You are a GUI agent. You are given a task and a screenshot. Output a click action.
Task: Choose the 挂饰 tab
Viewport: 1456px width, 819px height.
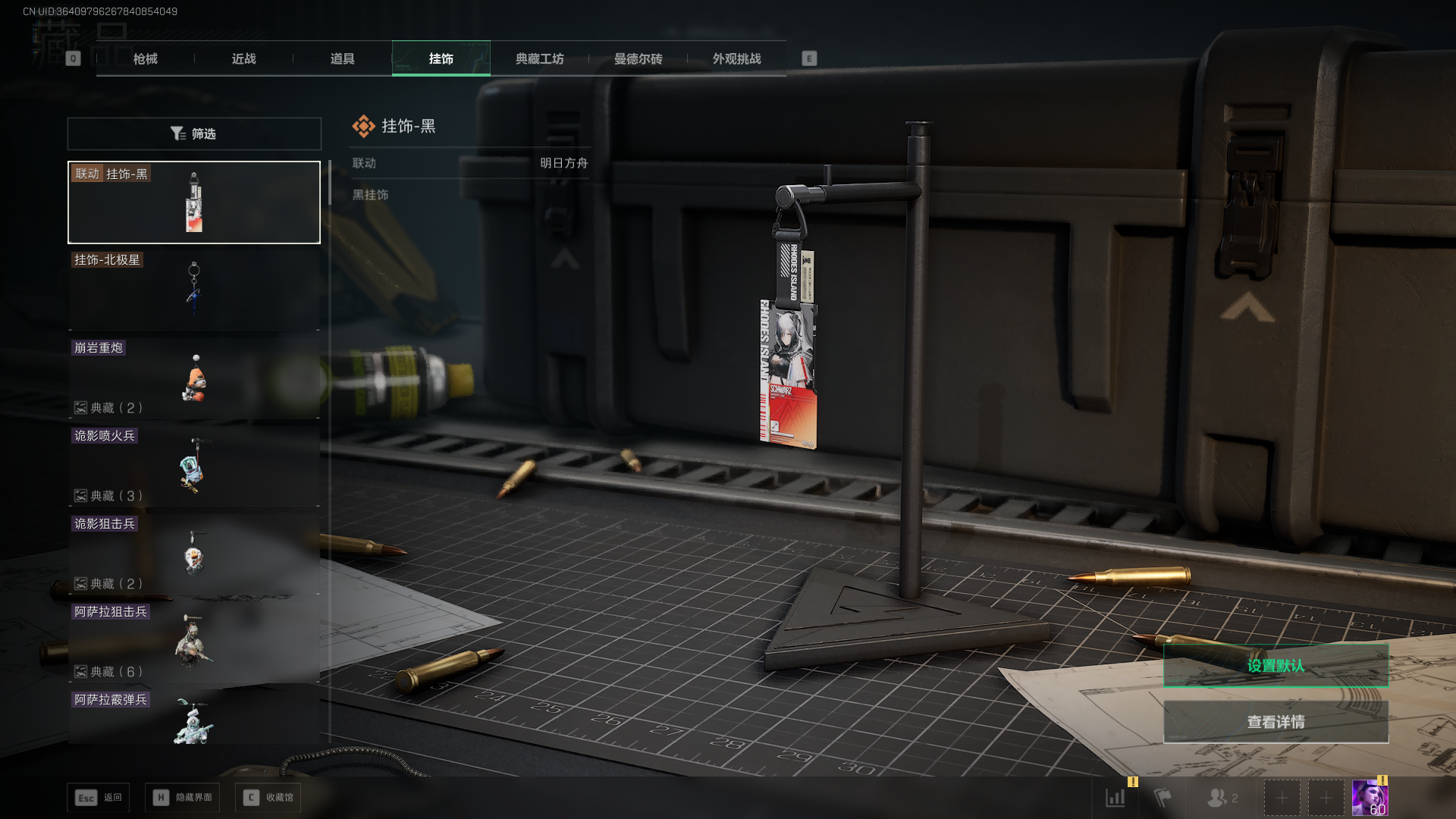pyautogui.click(x=441, y=58)
